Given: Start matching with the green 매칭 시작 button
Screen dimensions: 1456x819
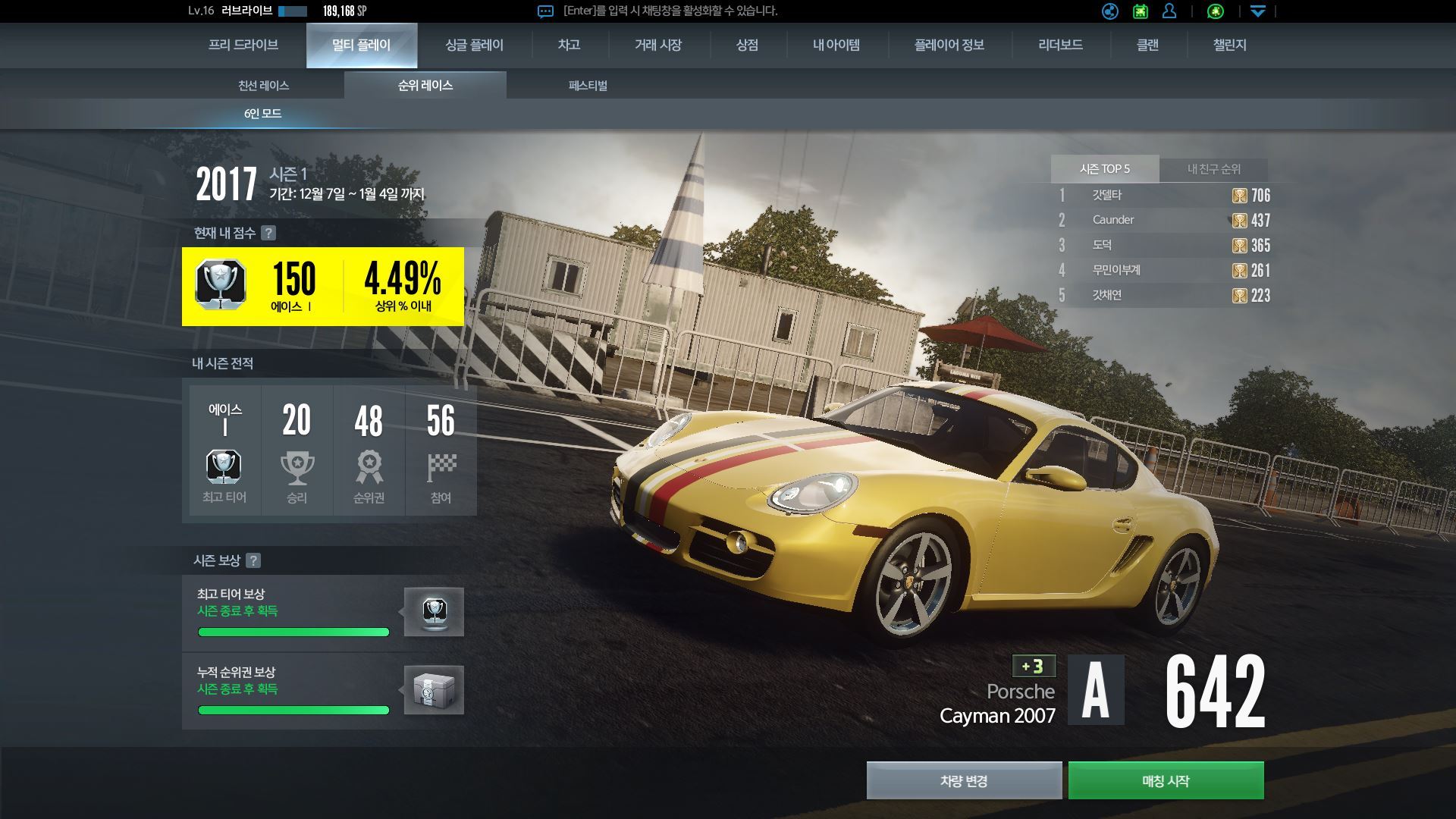Looking at the screenshot, I should [1166, 780].
